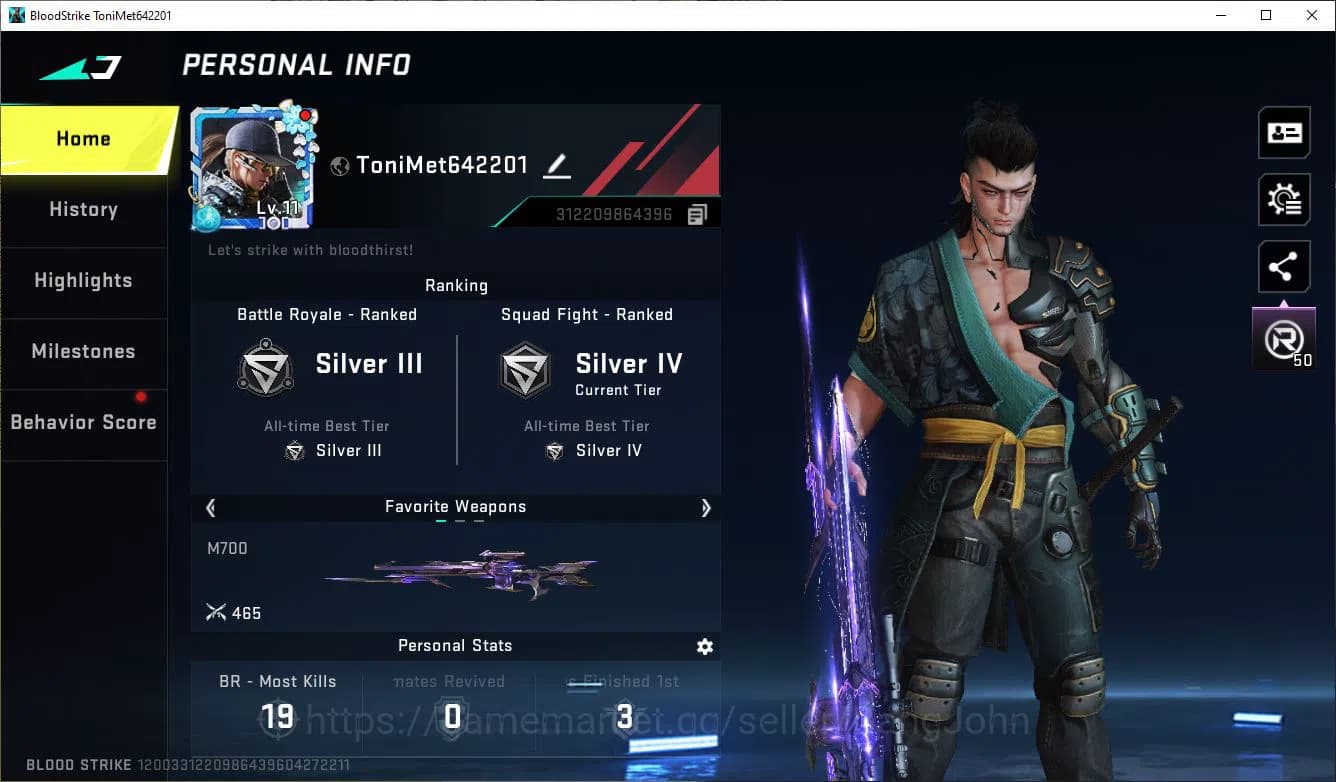Open the player card icon on the right
The image size is (1336, 782).
click(1284, 132)
